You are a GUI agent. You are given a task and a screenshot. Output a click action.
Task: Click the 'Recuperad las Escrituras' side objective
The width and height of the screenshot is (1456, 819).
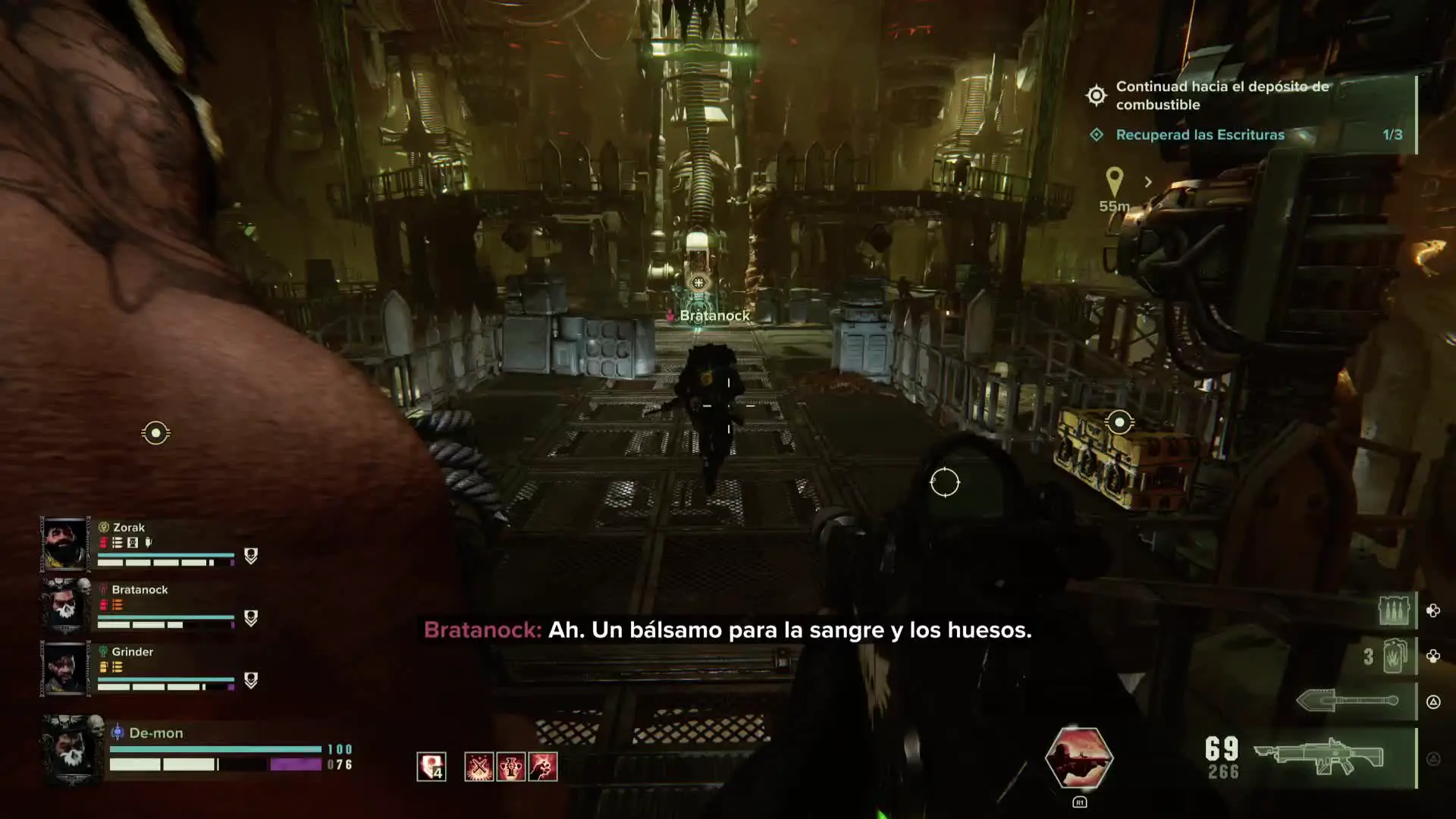click(x=1200, y=135)
